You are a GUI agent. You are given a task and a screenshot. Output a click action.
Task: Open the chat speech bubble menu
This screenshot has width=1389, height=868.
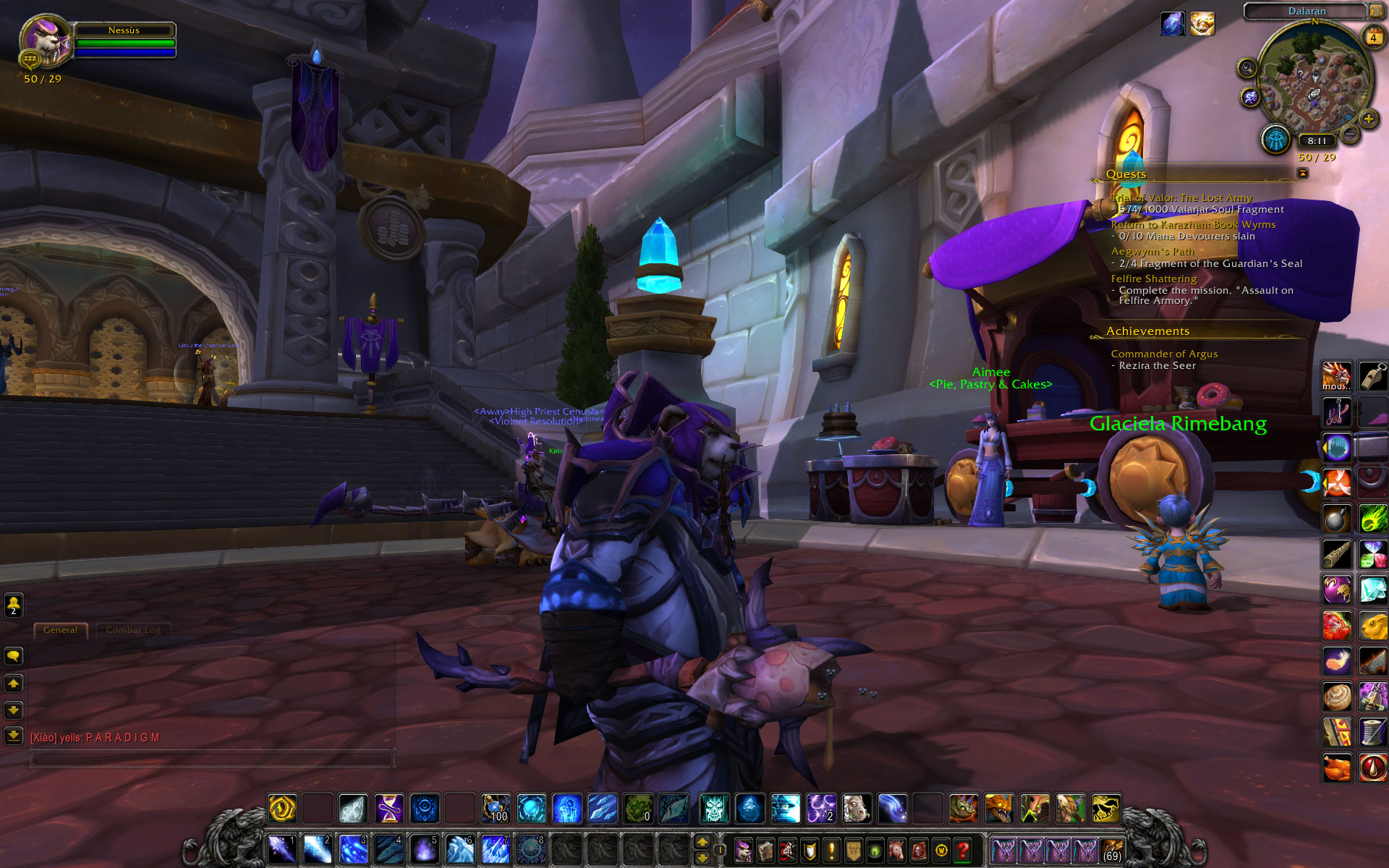(x=14, y=656)
